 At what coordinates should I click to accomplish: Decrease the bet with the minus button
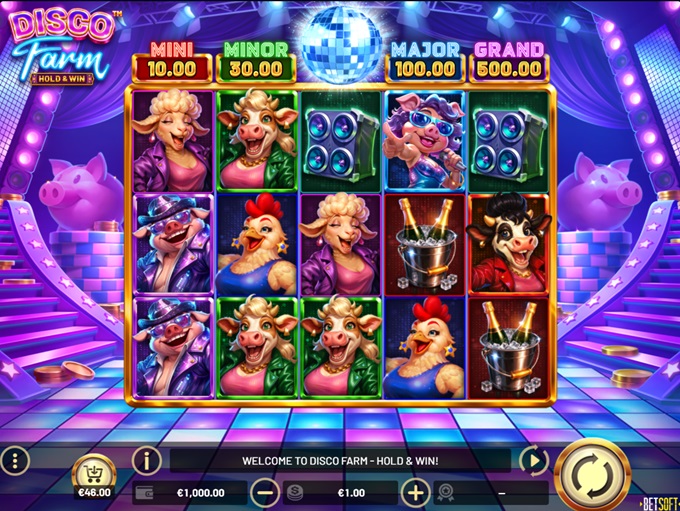click(266, 492)
